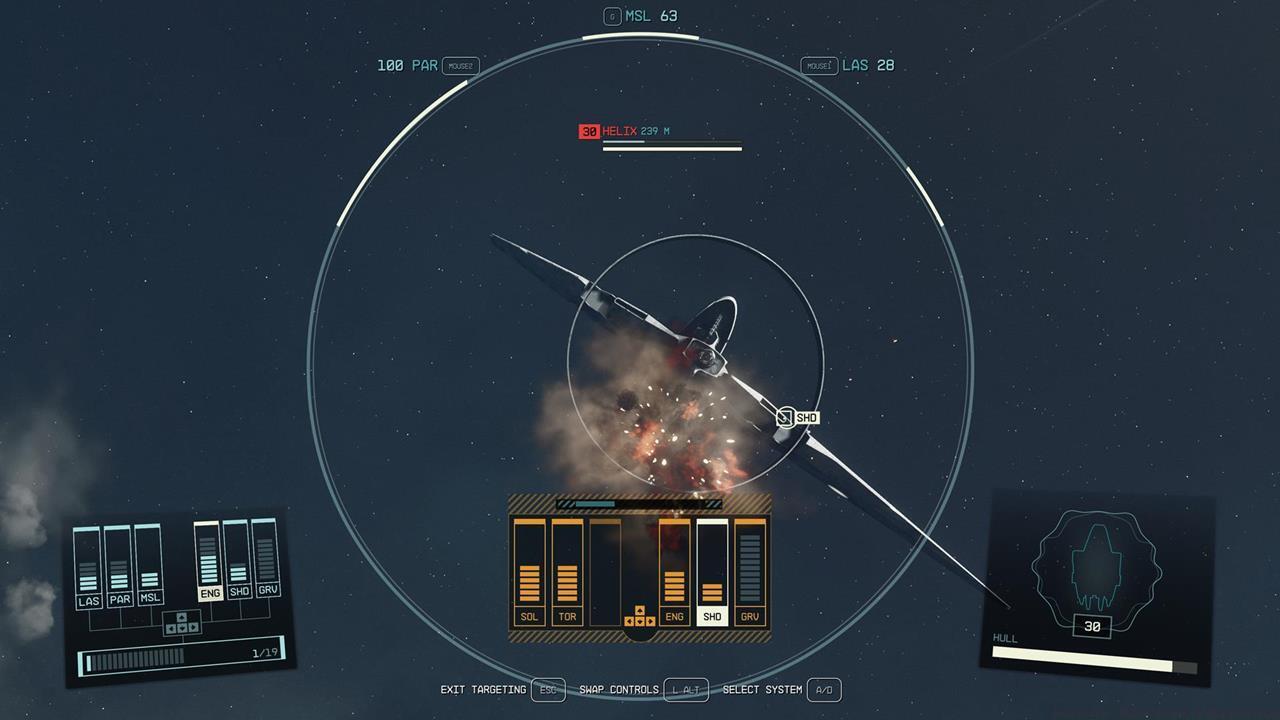Click the up arrow in the ship power keypad
The height and width of the screenshot is (720, 1280).
point(182,617)
